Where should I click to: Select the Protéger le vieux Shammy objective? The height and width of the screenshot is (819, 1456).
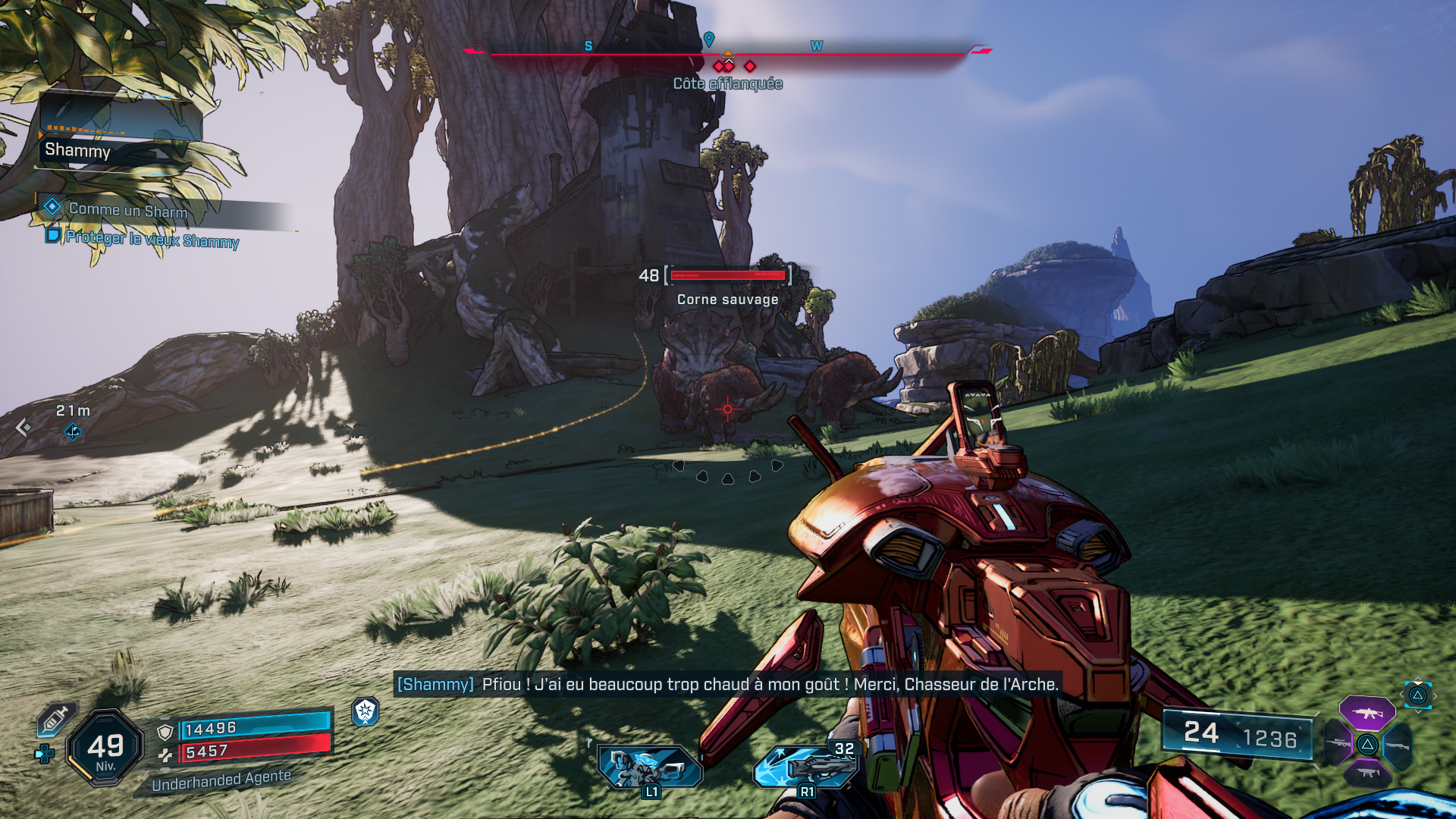[x=152, y=239]
